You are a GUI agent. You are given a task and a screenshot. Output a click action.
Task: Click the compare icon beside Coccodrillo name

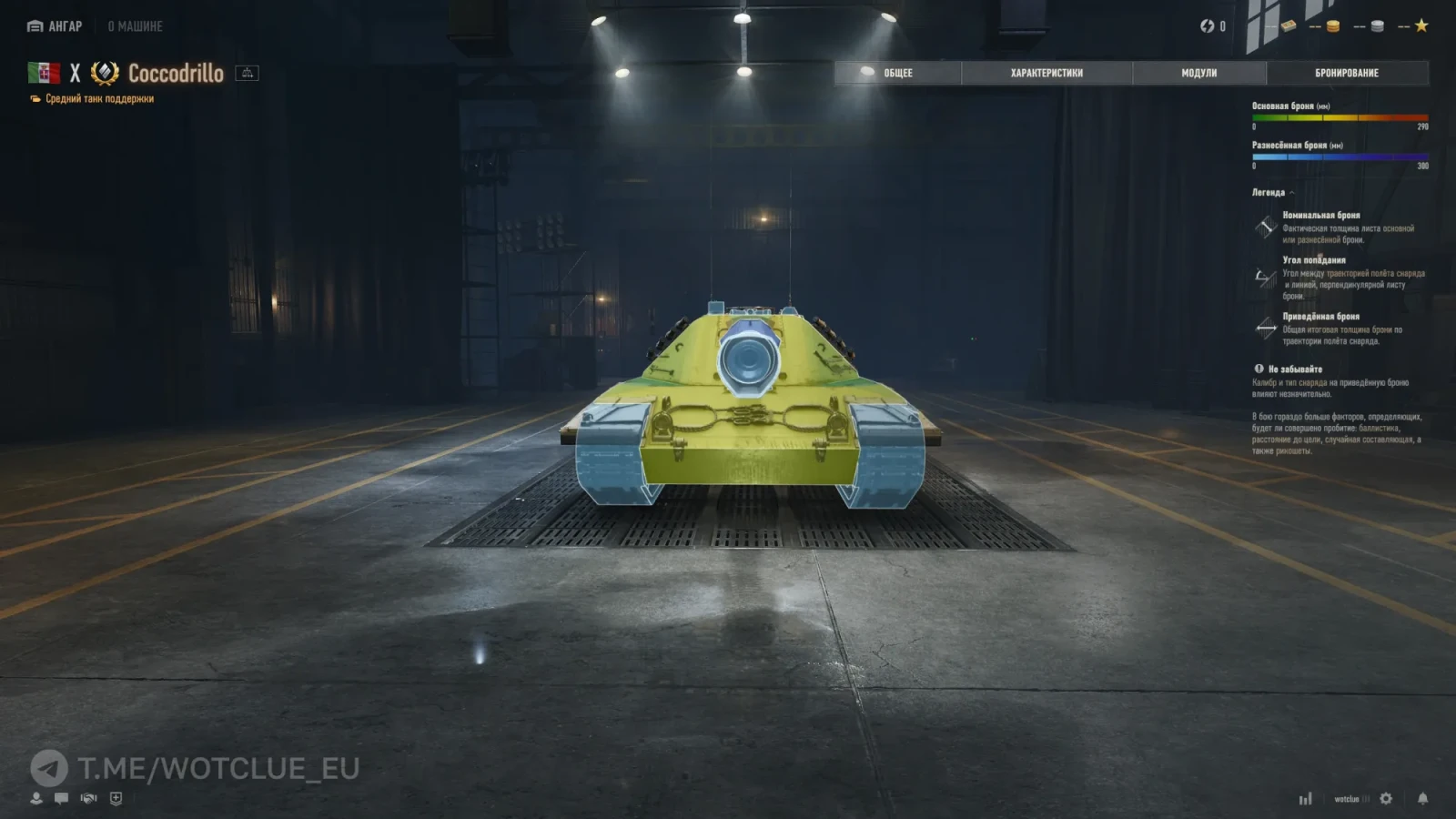247,73
